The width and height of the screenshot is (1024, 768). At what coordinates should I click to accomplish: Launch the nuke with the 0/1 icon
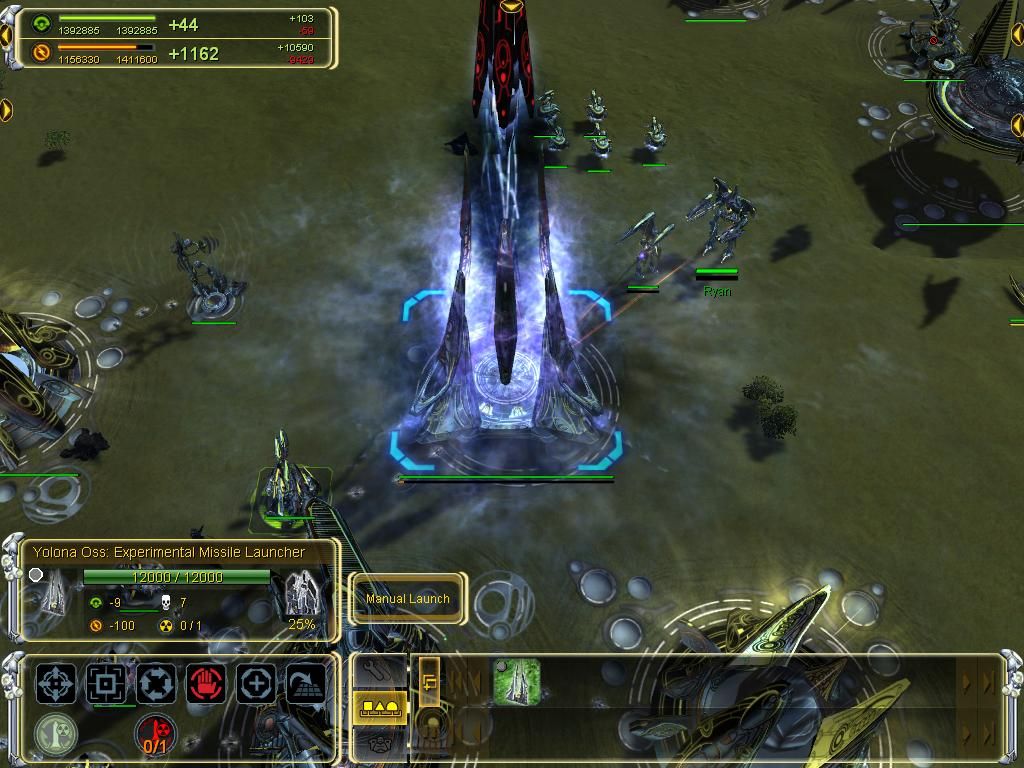pyautogui.click(x=155, y=735)
